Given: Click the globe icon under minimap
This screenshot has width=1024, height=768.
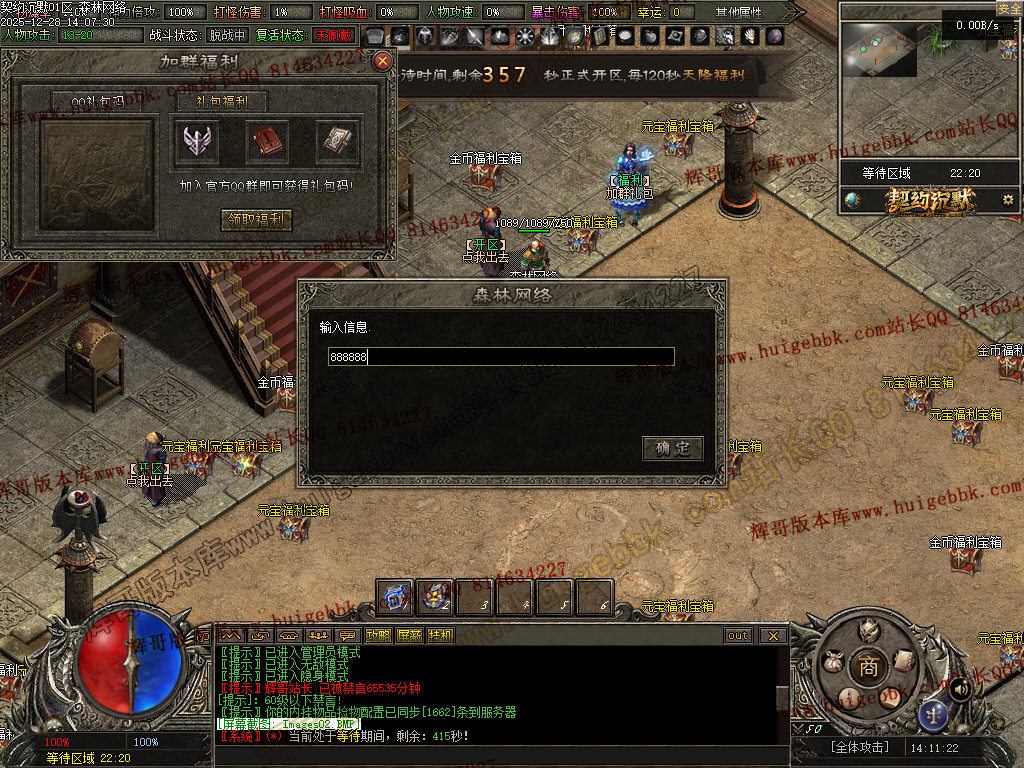Looking at the screenshot, I should click(852, 200).
